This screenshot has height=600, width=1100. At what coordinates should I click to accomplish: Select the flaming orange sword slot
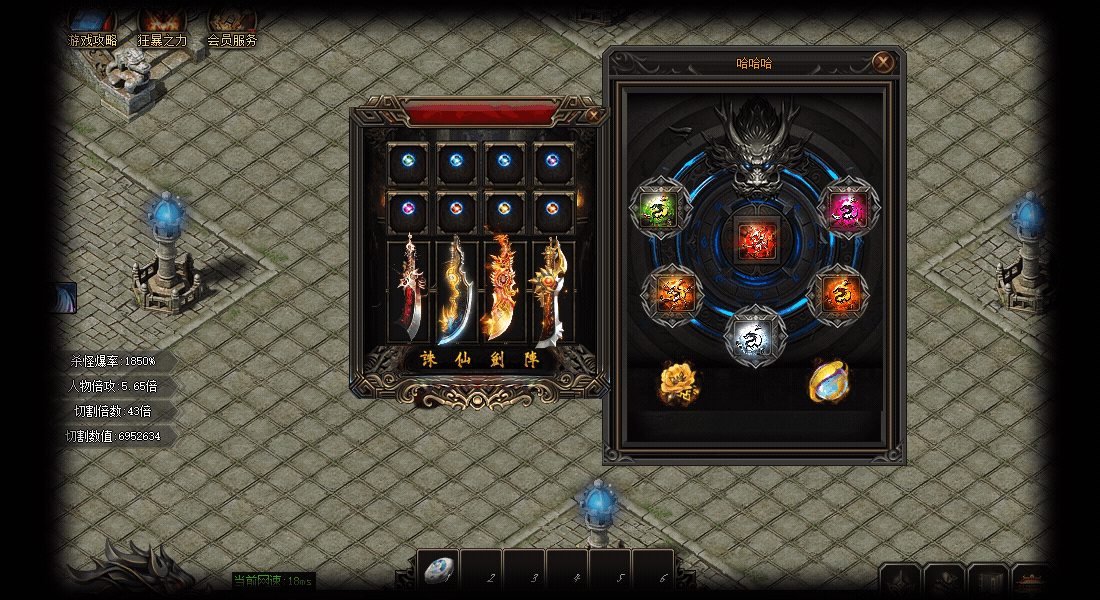(505, 291)
